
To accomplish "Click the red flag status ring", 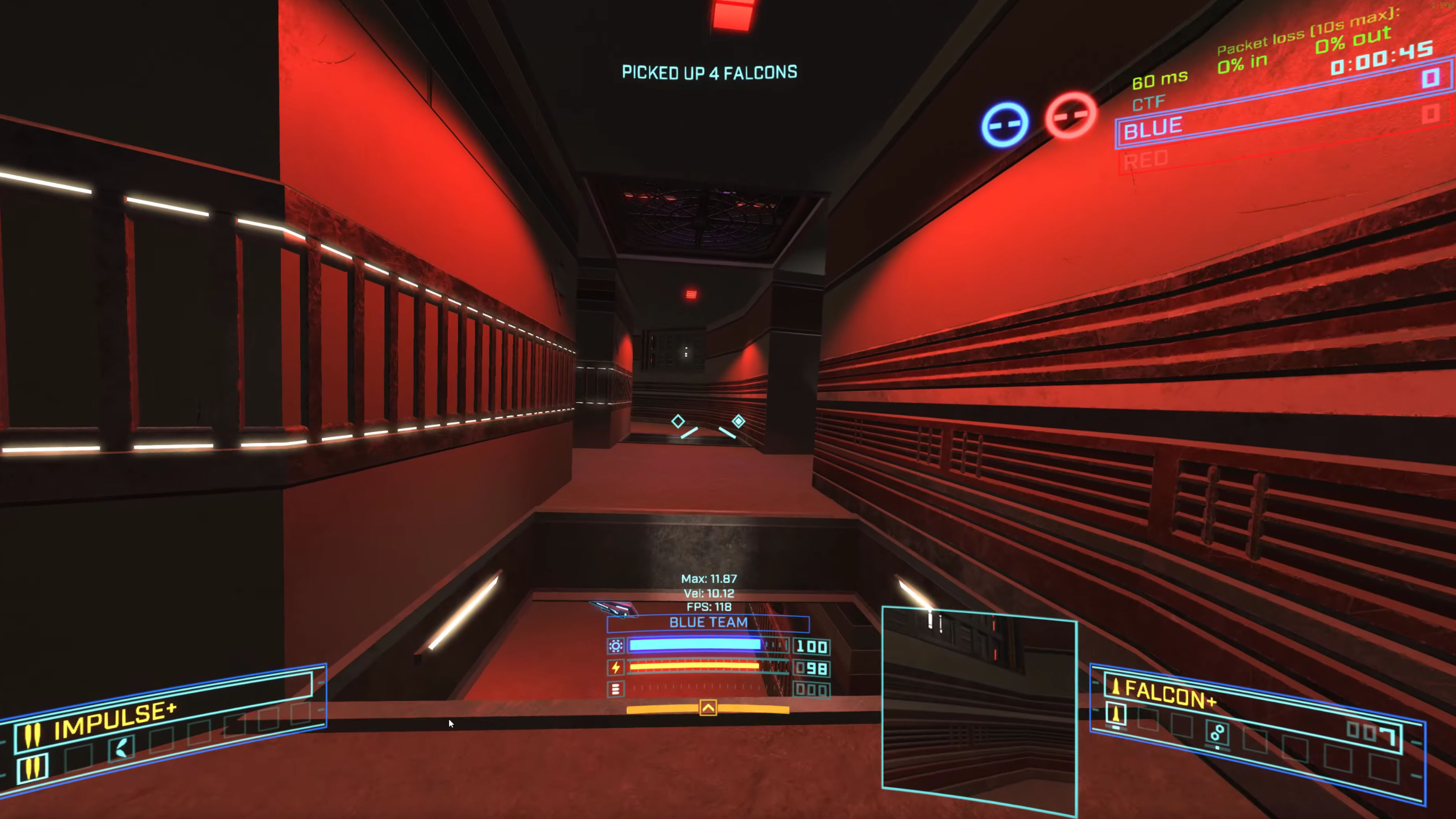I will pos(1070,115).
